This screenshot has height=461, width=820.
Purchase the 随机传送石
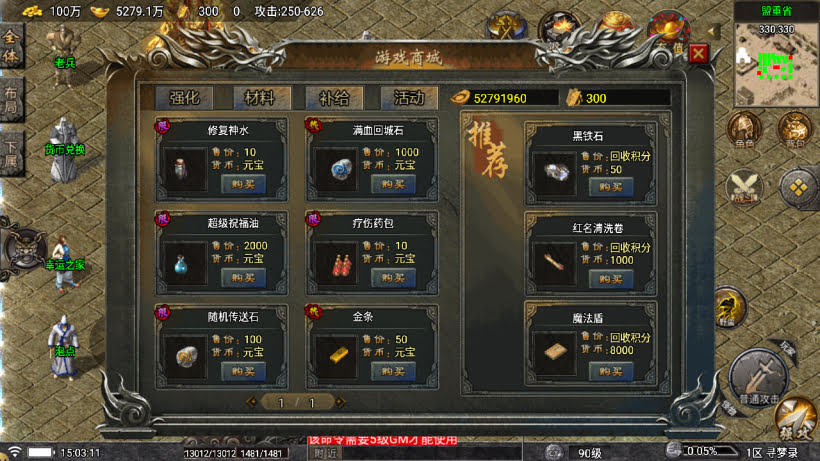point(243,371)
